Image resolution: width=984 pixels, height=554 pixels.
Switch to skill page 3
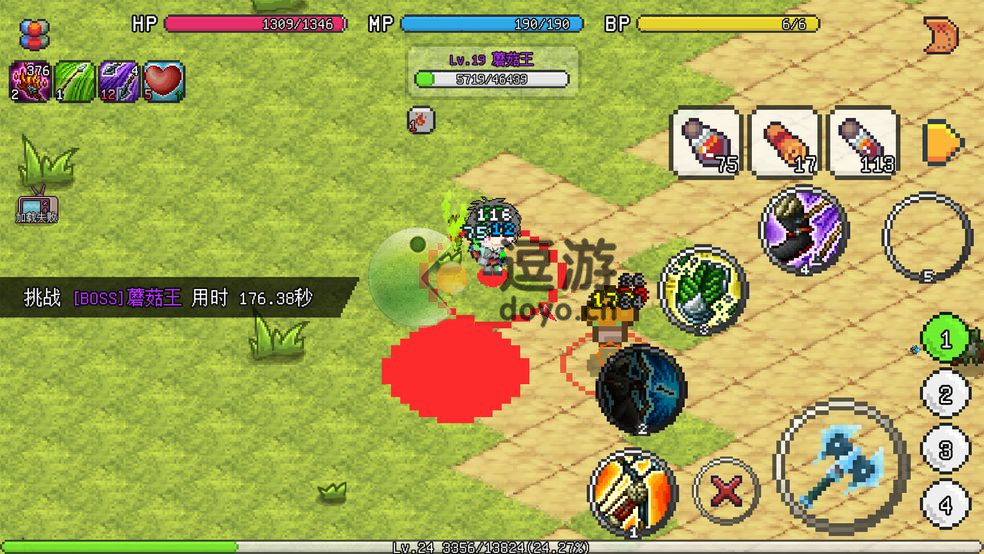click(944, 448)
